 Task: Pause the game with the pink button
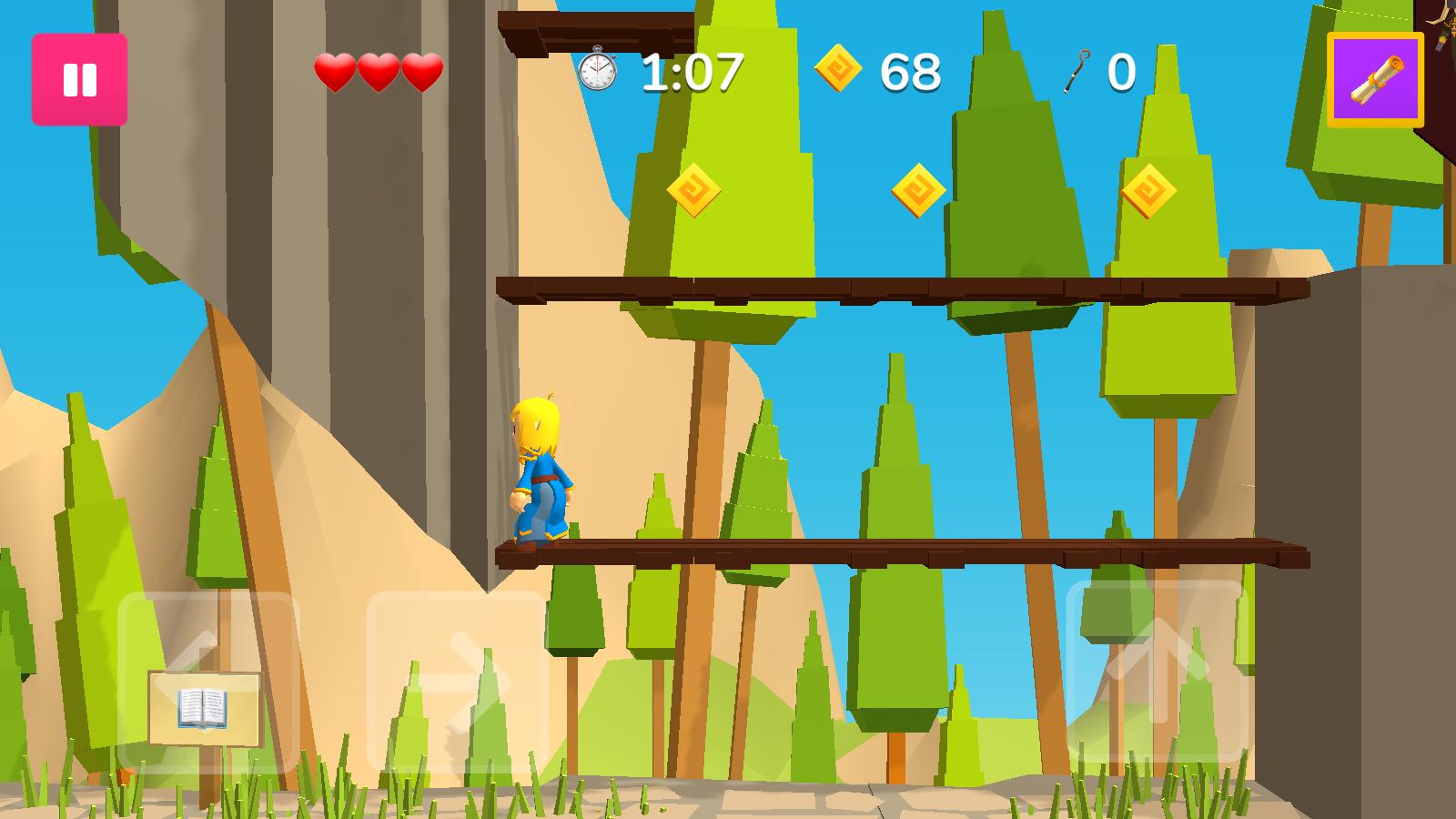79,79
